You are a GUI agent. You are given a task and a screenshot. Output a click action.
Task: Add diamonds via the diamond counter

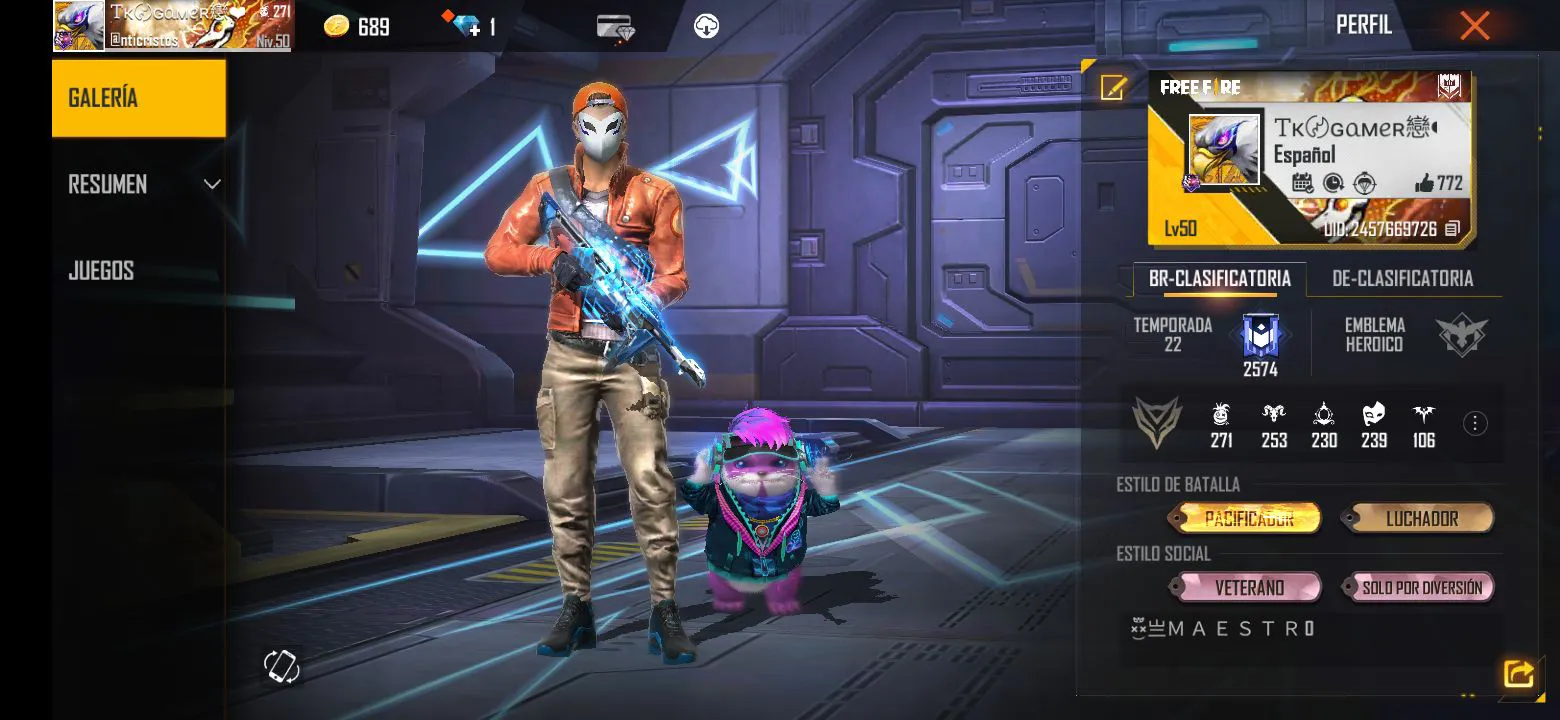click(x=467, y=26)
